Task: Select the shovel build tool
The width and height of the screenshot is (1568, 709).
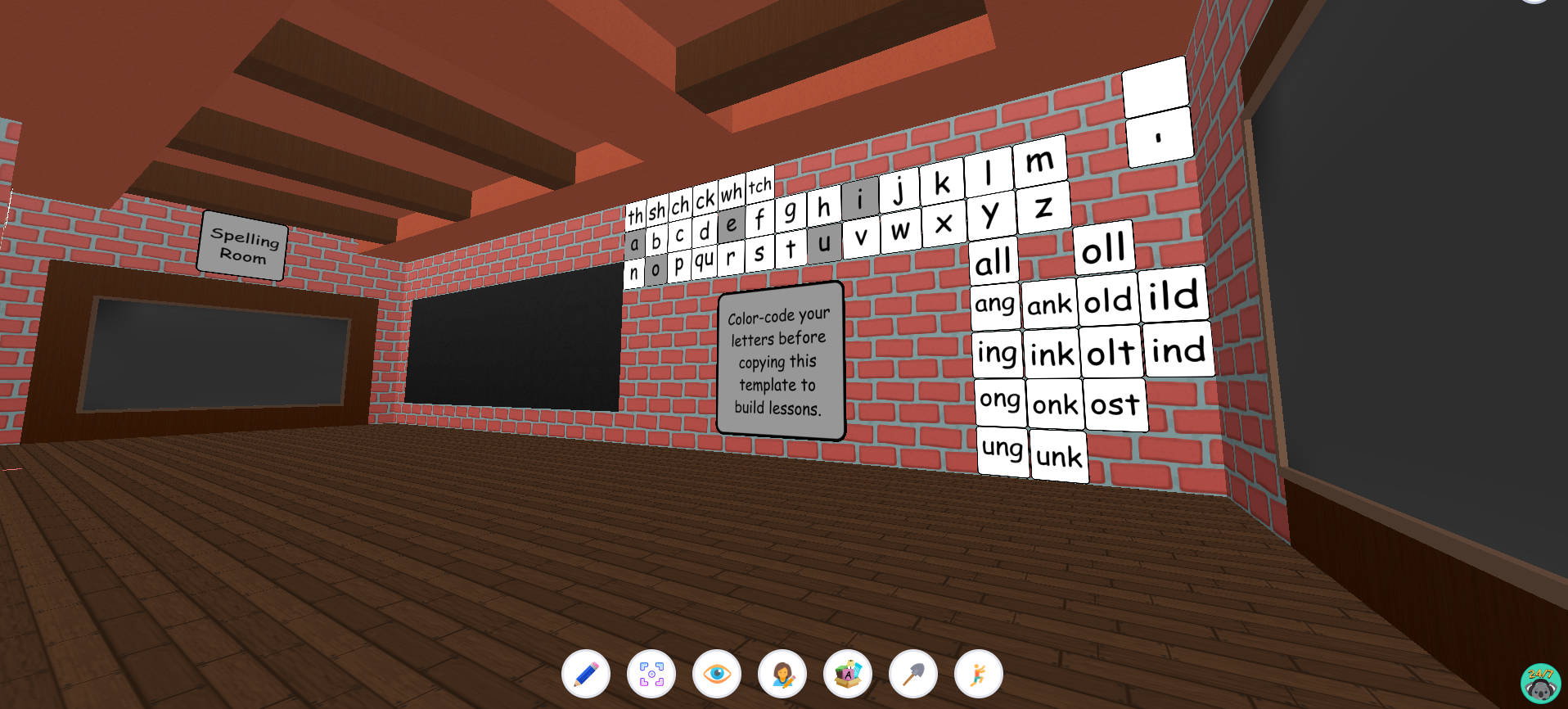Action: [x=912, y=673]
